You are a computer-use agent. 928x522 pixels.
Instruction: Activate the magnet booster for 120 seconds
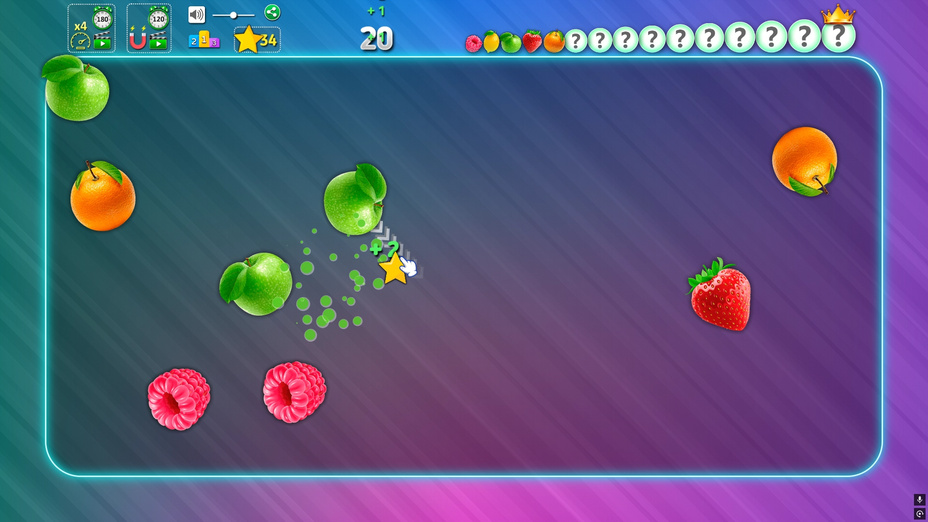(x=148, y=28)
